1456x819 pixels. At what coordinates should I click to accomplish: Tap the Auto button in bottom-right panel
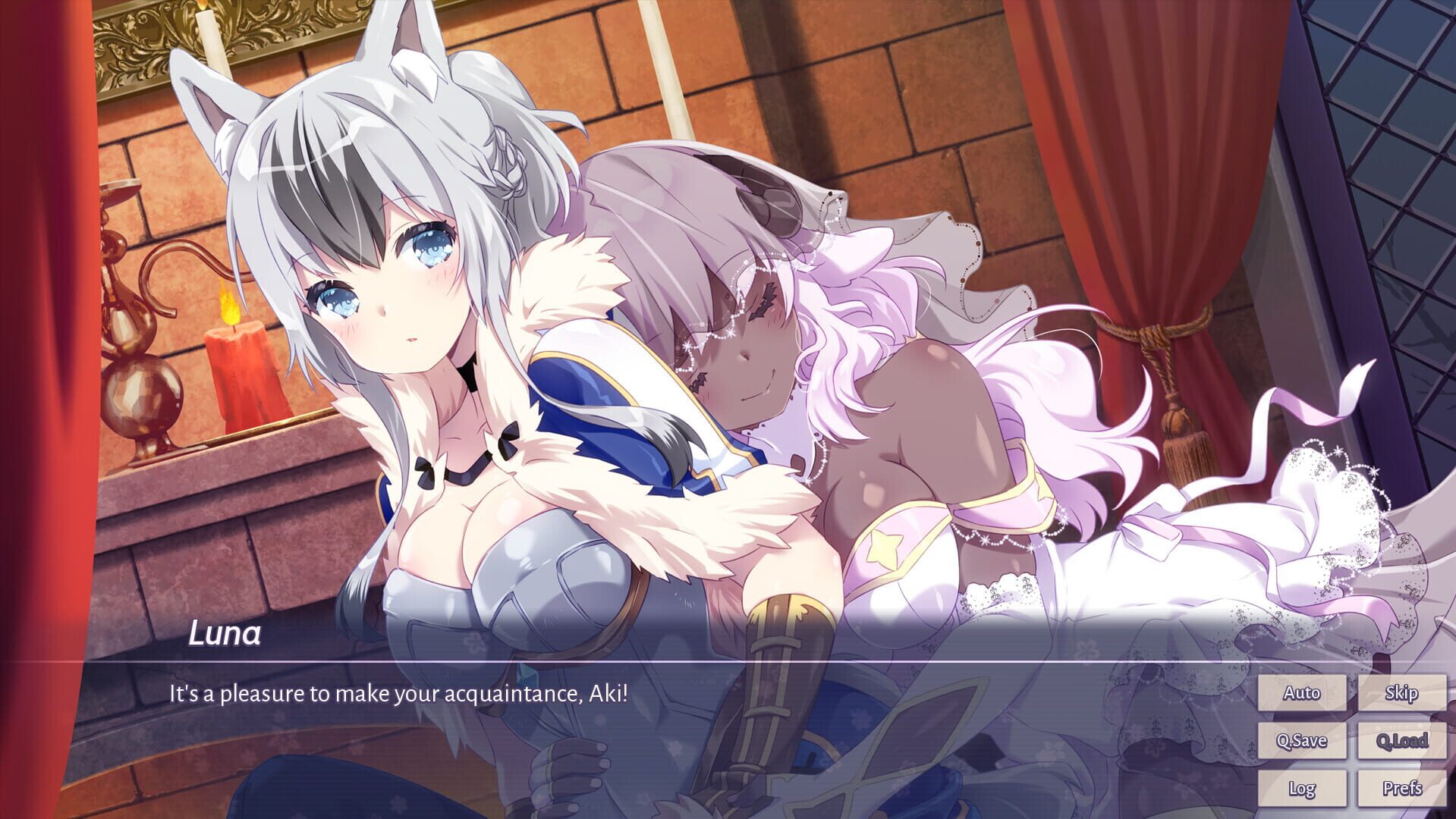(x=1302, y=692)
